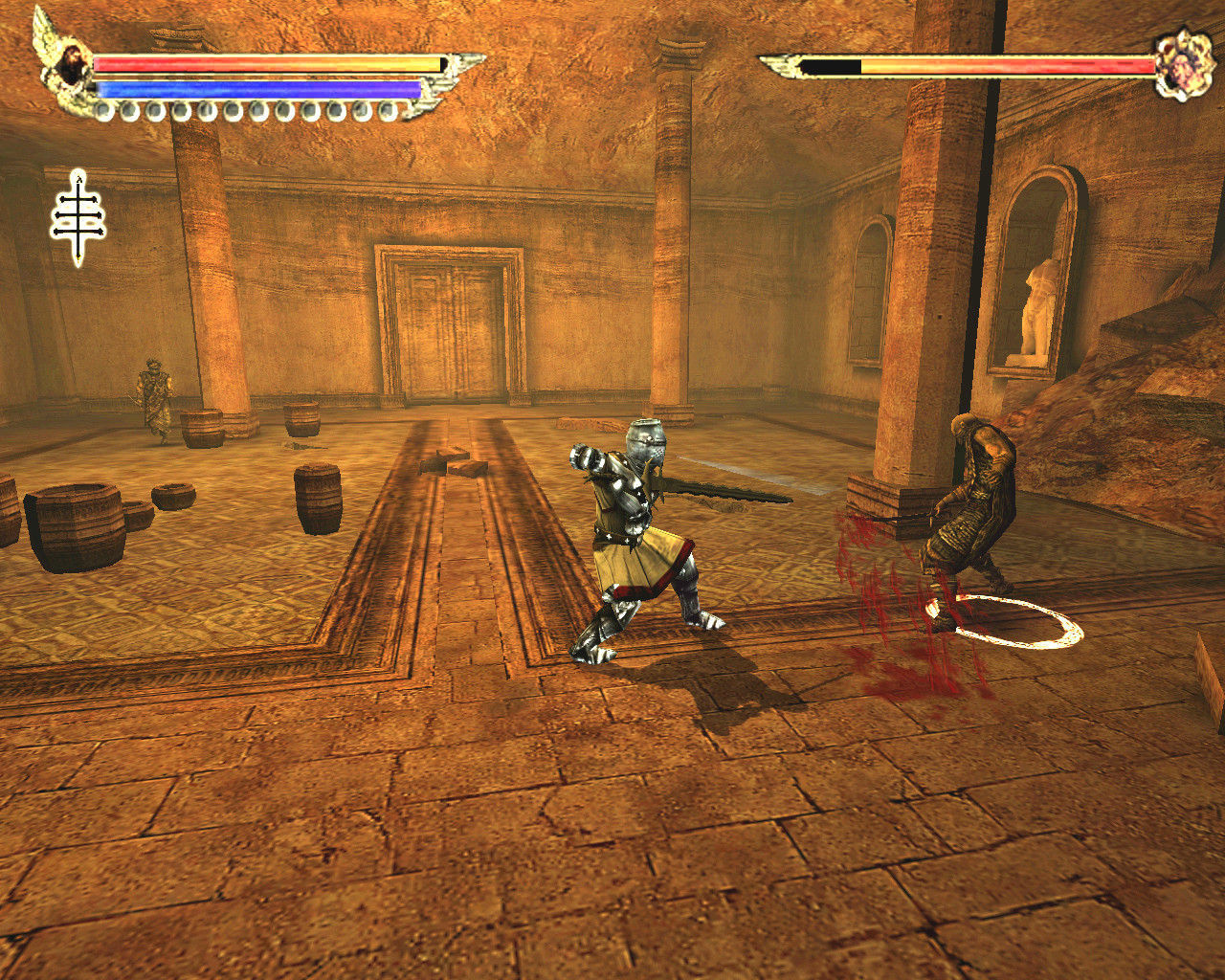Image resolution: width=1225 pixels, height=980 pixels.
Task: Click the statue in the alcove
Action: (x=1036, y=306)
